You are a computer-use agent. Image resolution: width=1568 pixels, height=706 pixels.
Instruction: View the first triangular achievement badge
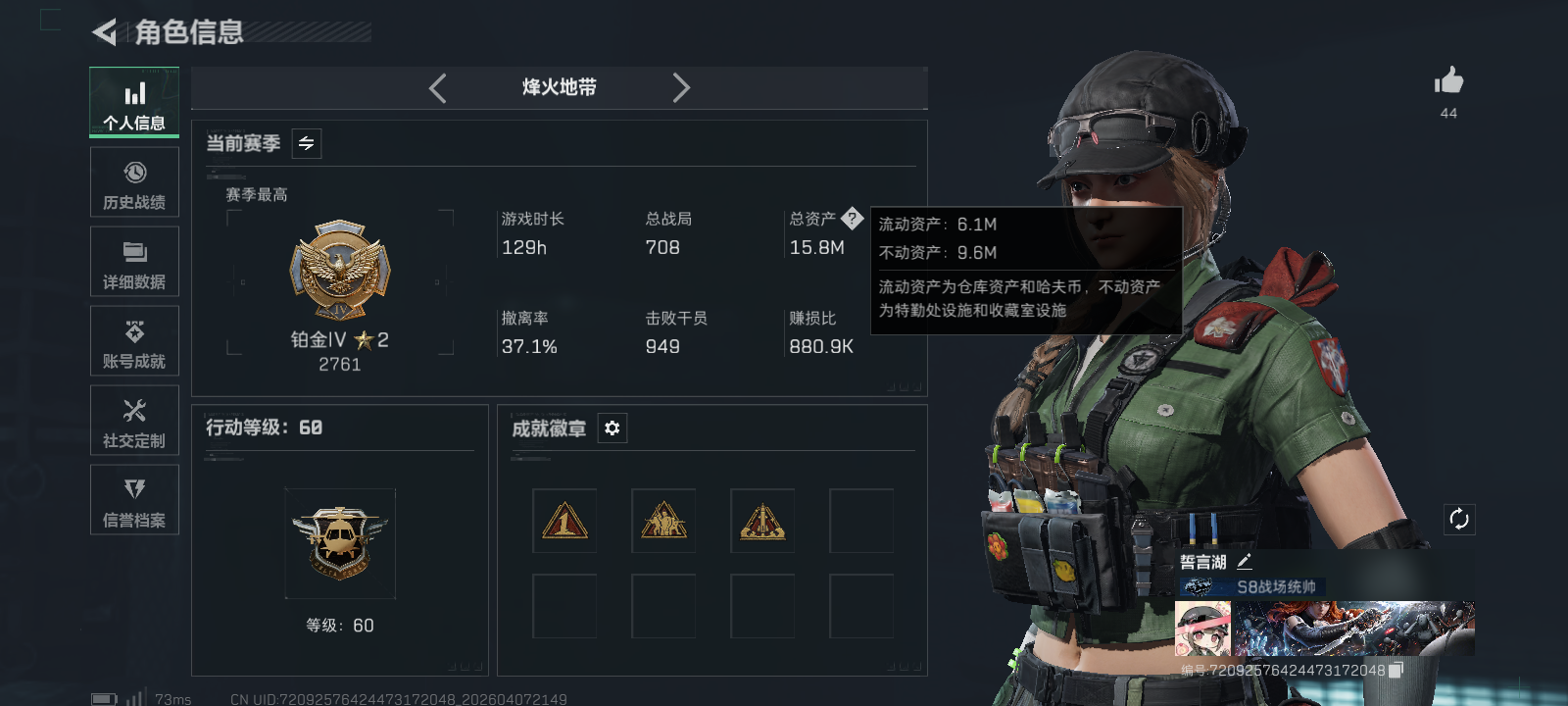click(564, 520)
